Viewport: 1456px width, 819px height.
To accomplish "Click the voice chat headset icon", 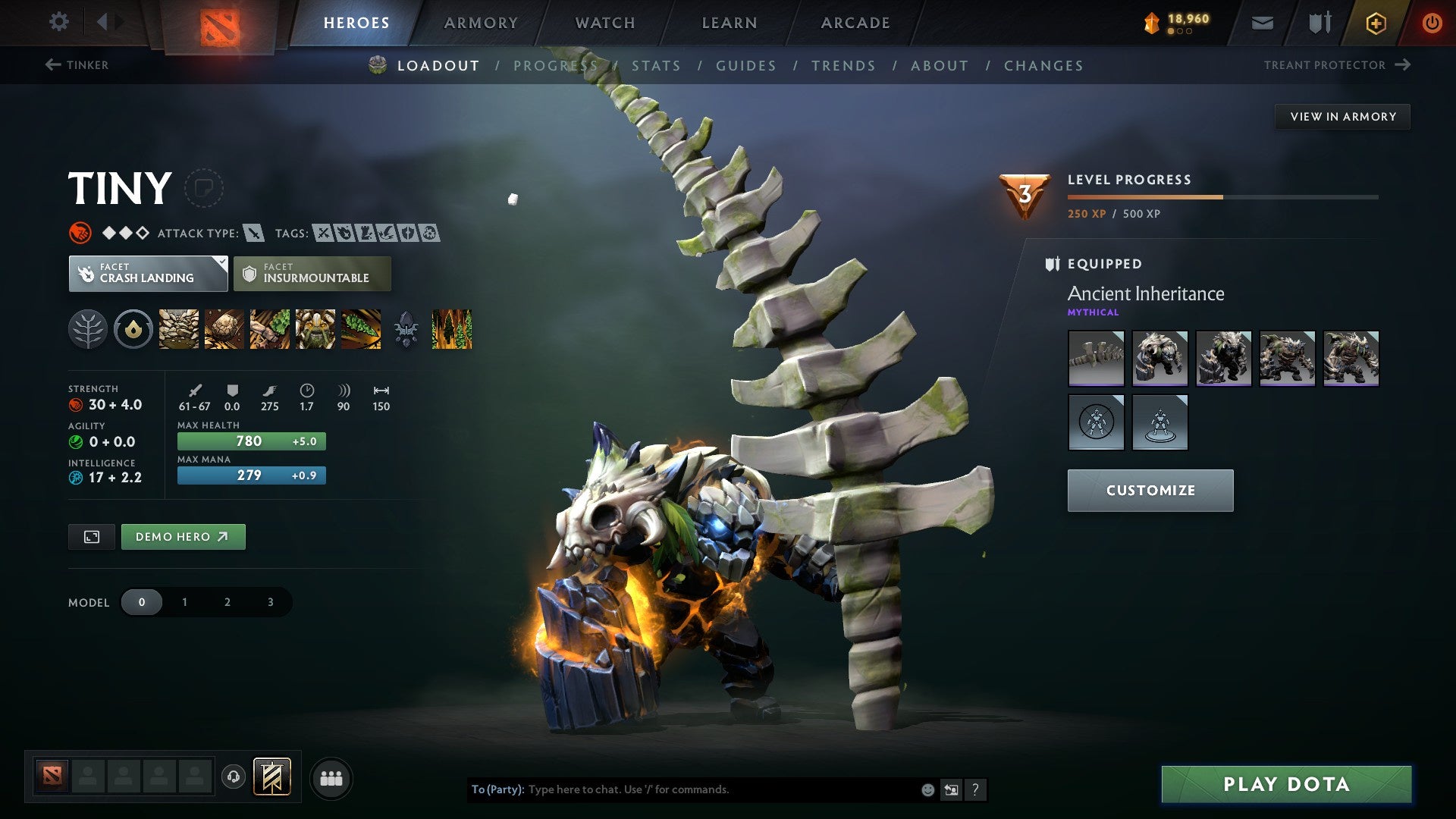I will [x=233, y=777].
